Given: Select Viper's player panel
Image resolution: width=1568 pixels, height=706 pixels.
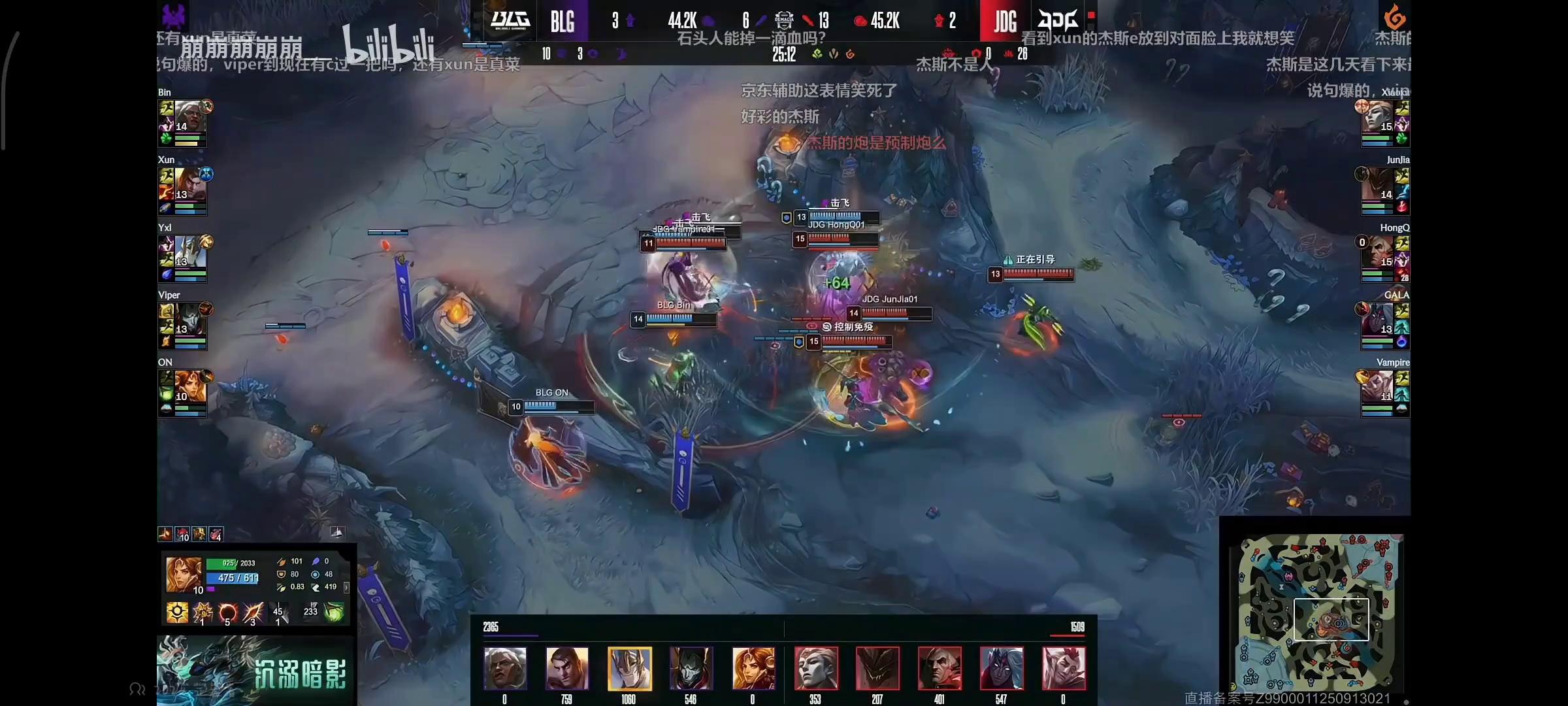Looking at the screenshot, I should coord(183,326).
